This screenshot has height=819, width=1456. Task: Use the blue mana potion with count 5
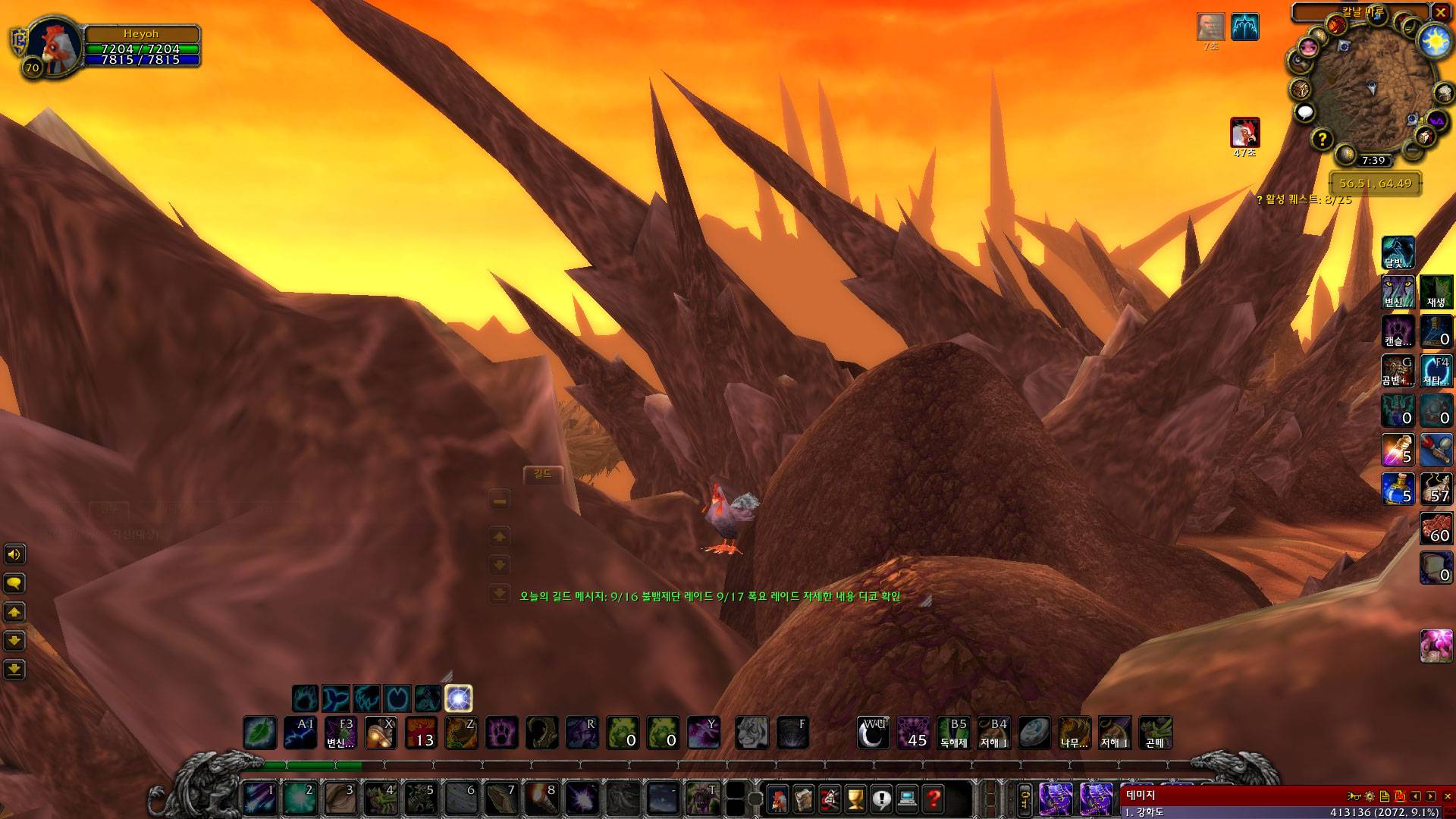click(x=1397, y=488)
